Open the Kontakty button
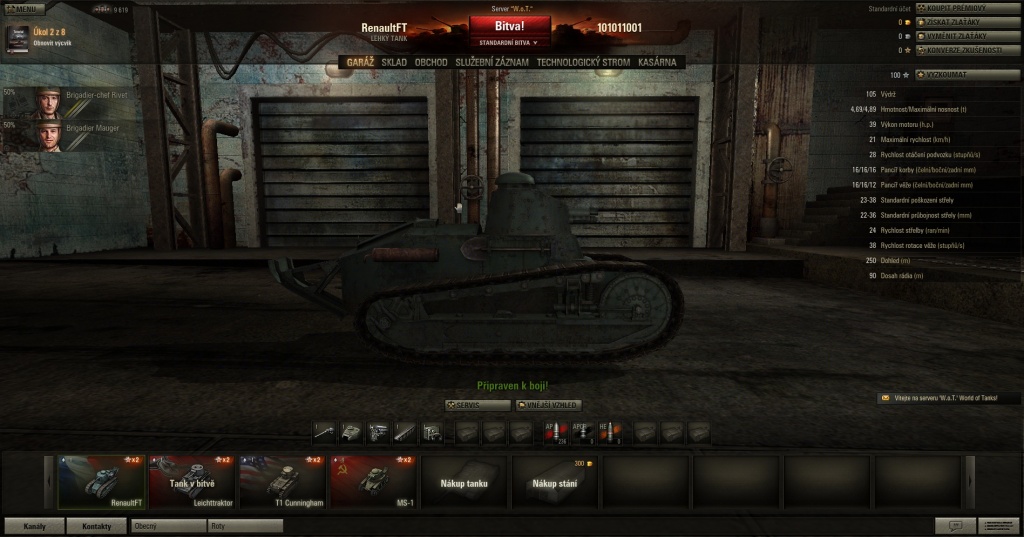The height and width of the screenshot is (537, 1024). (97, 526)
